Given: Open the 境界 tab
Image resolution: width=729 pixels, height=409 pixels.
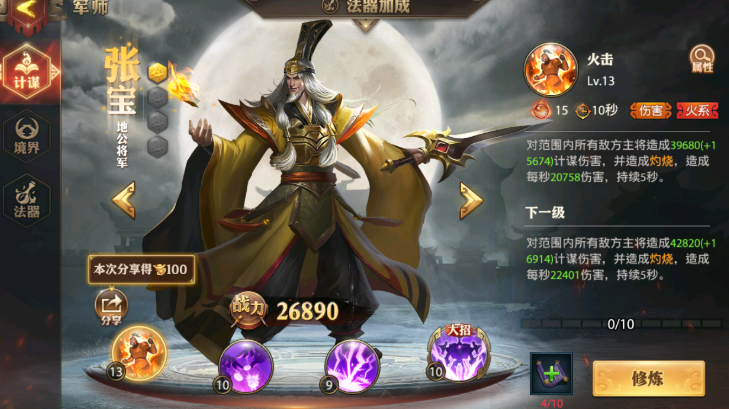Looking at the screenshot, I should point(23,136).
